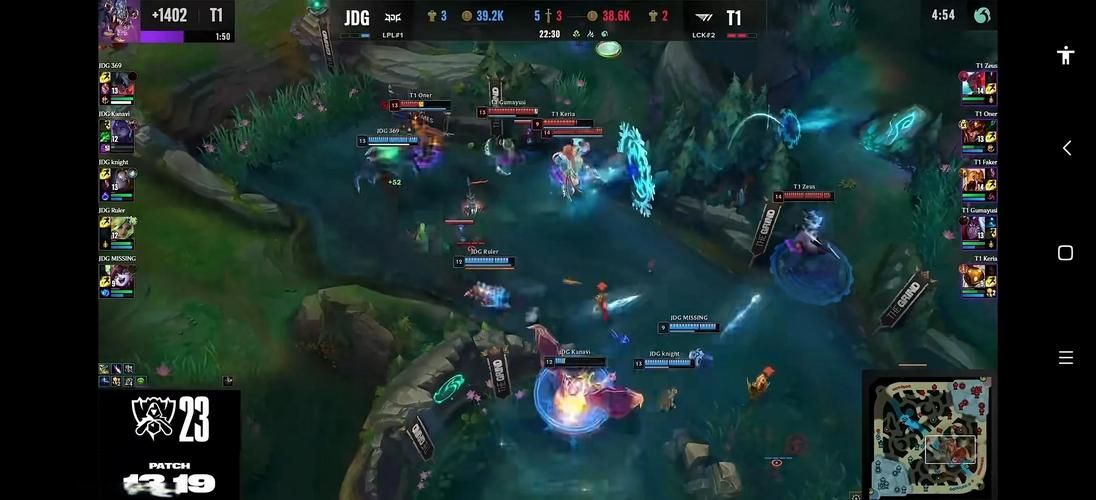Select T1 Oner's champion portrait
Image resolution: width=1096 pixels, height=500 pixels.
point(973,133)
